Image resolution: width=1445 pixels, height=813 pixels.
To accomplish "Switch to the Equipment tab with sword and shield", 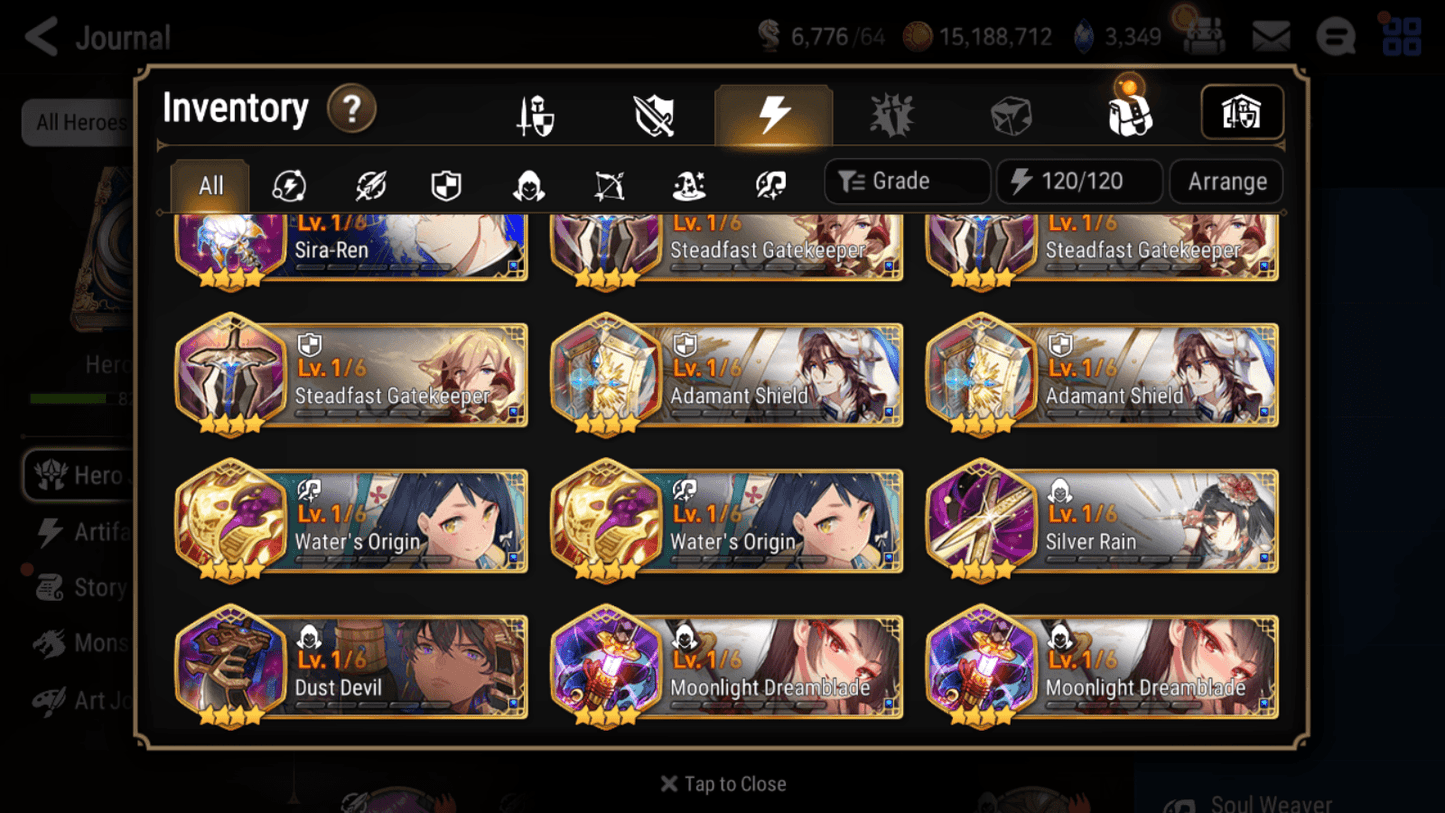I will click(x=533, y=113).
